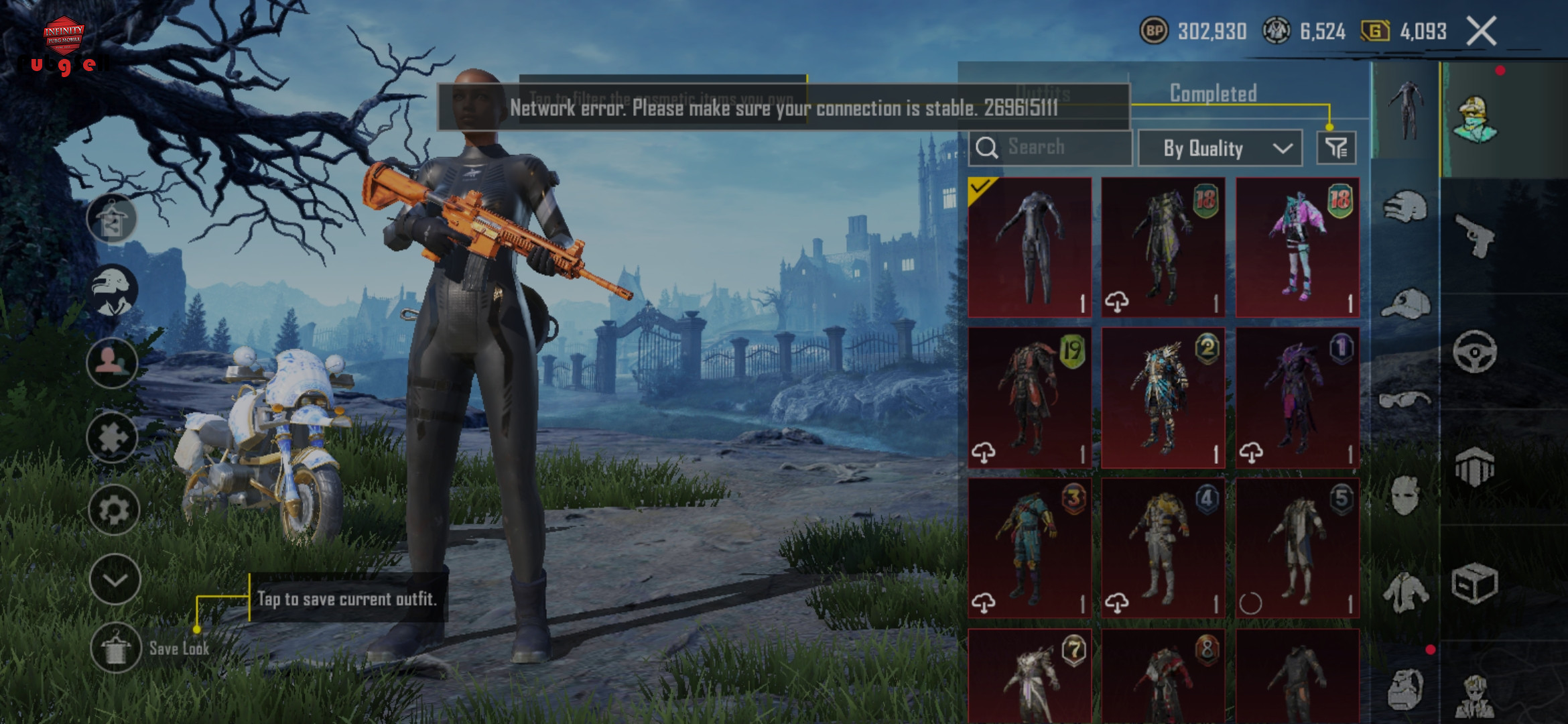Open the gear settings icon
Image resolution: width=1568 pixels, height=724 pixels.
[114, 510]
